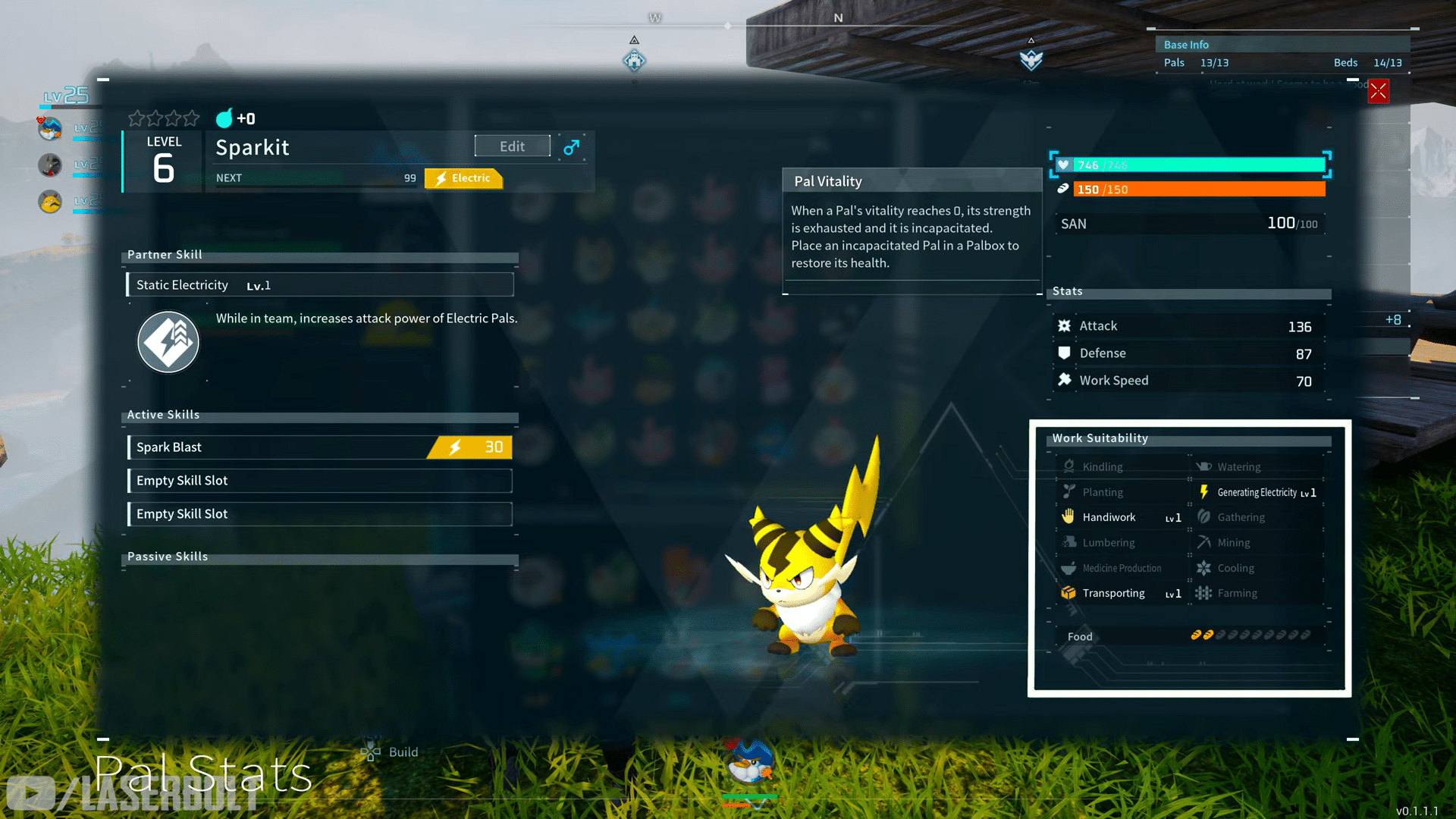Toggle the first star rating above Sparkit
The height and width of the screenshot is (819, 1456).
137,118
